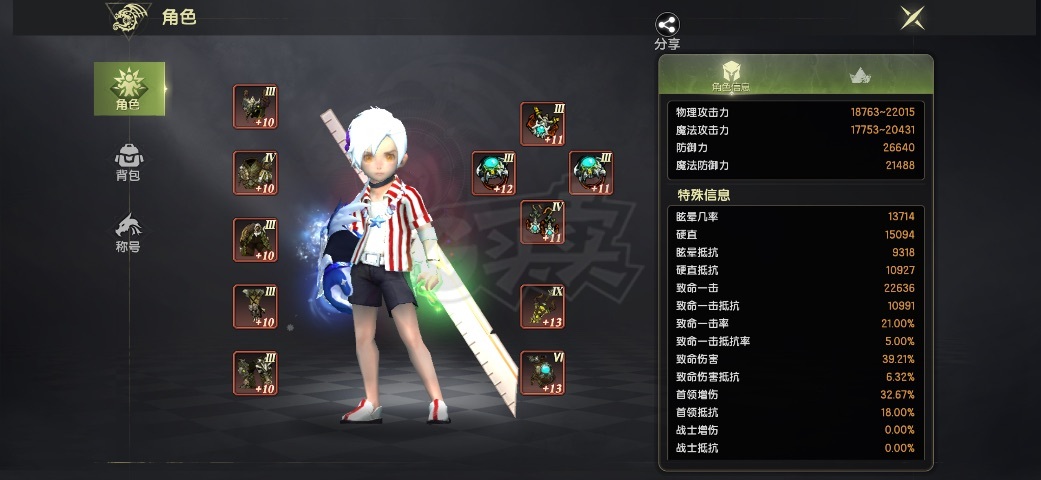Show the 角色信息 character info panel

pyautogui.click(x=731, y=75)
